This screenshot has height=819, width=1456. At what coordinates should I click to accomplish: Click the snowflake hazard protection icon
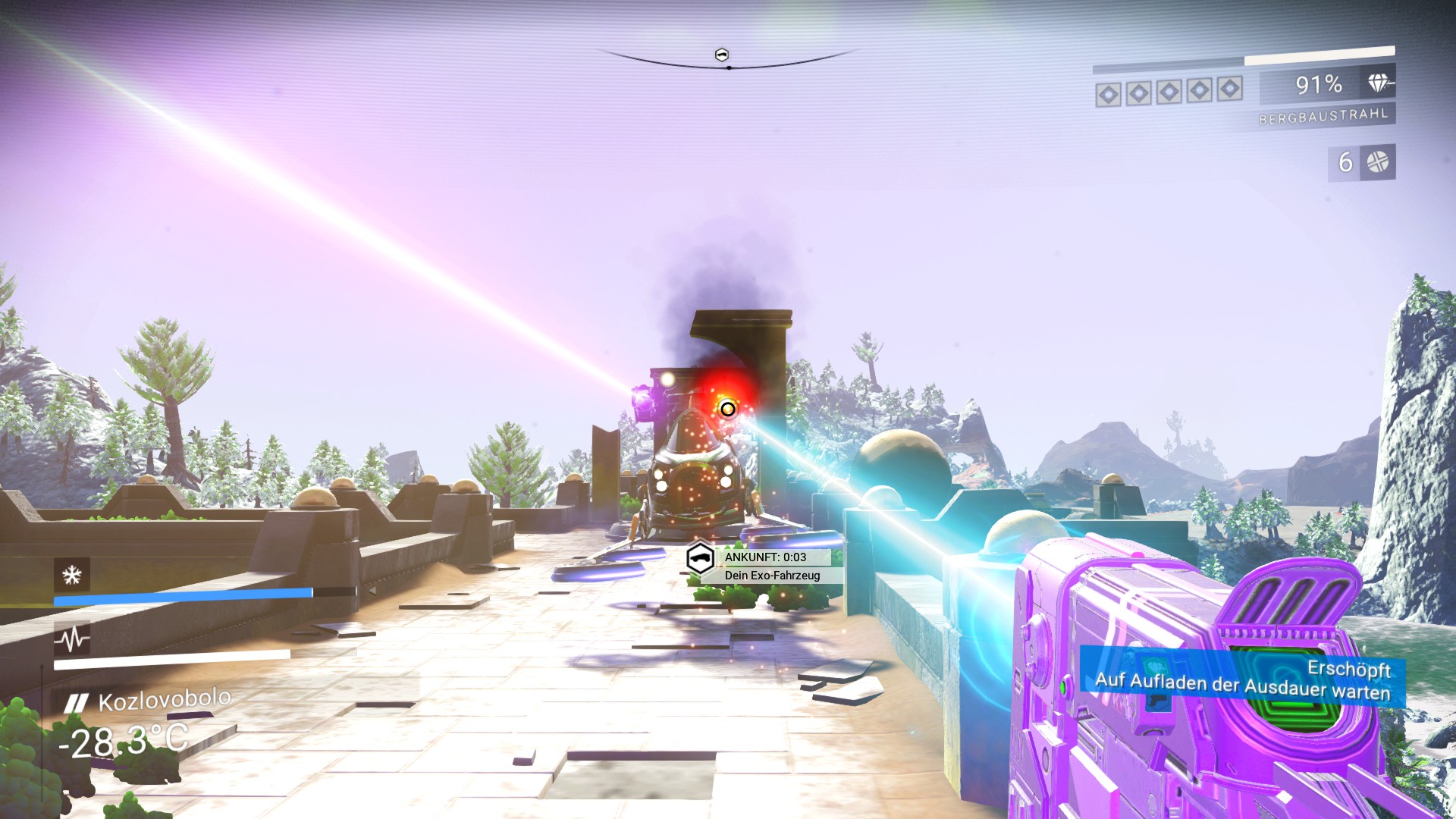tap(72, 575)
